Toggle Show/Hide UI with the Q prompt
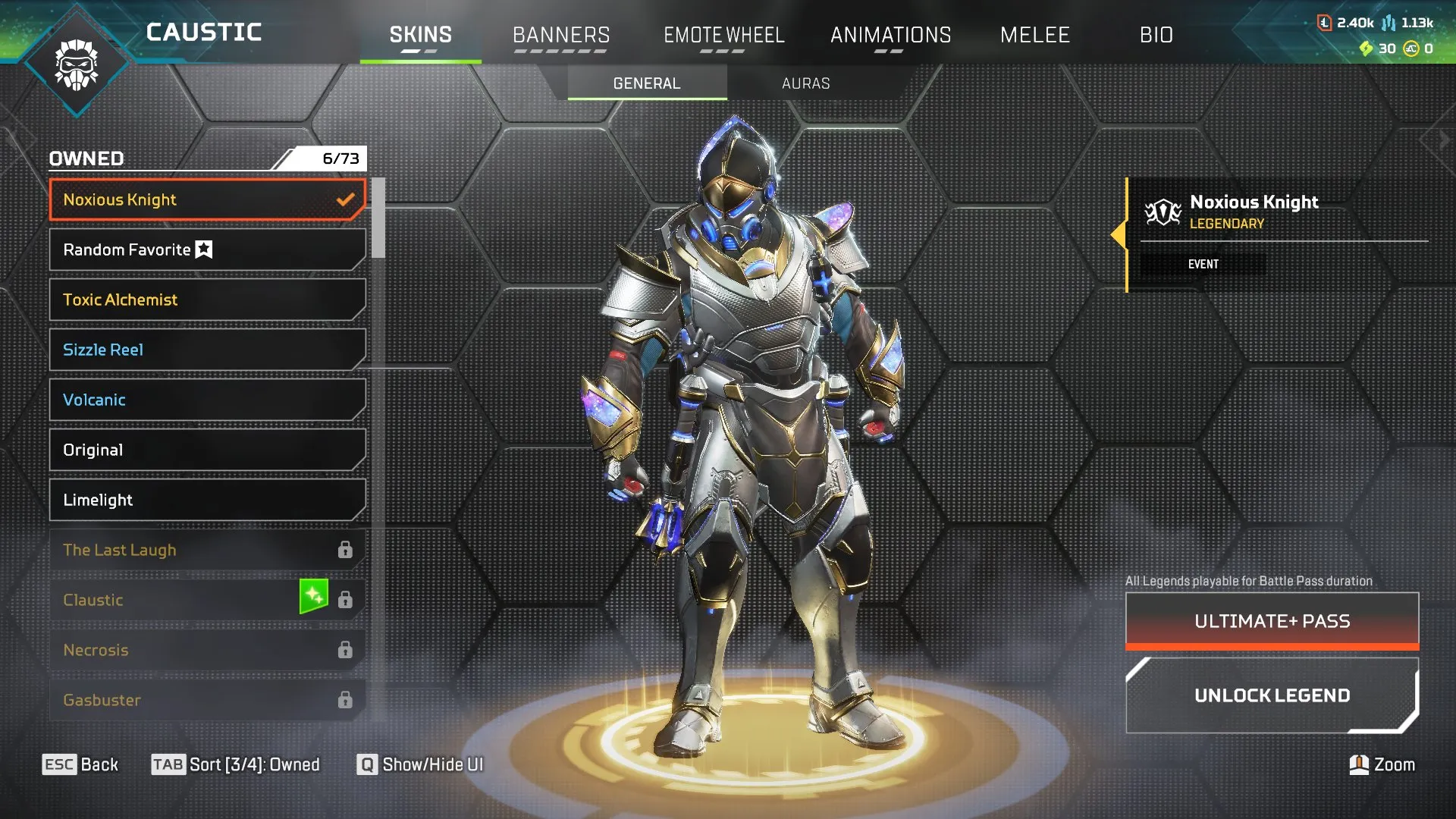Image resolution: width=1456 pixels, height=819 pixels. (x=367, y=764)
